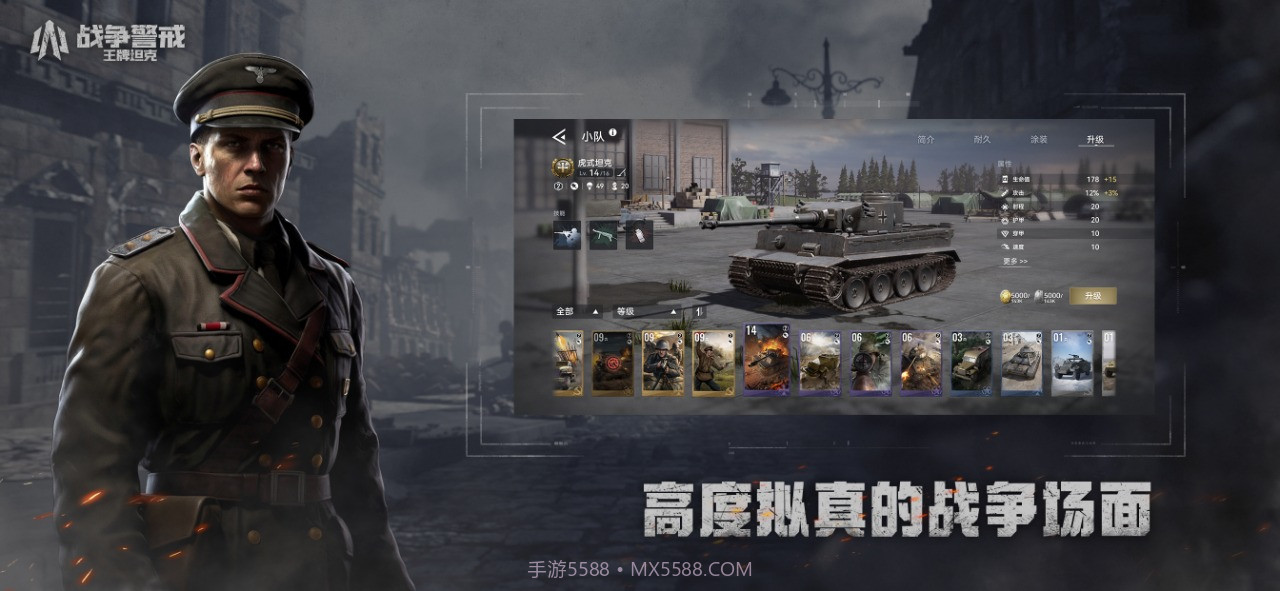Switch to the 耐久 tab

[x=982, y=140]
